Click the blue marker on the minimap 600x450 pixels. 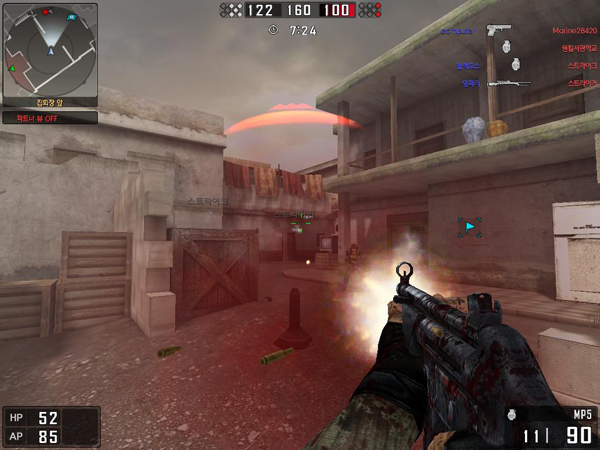(70, 18)
